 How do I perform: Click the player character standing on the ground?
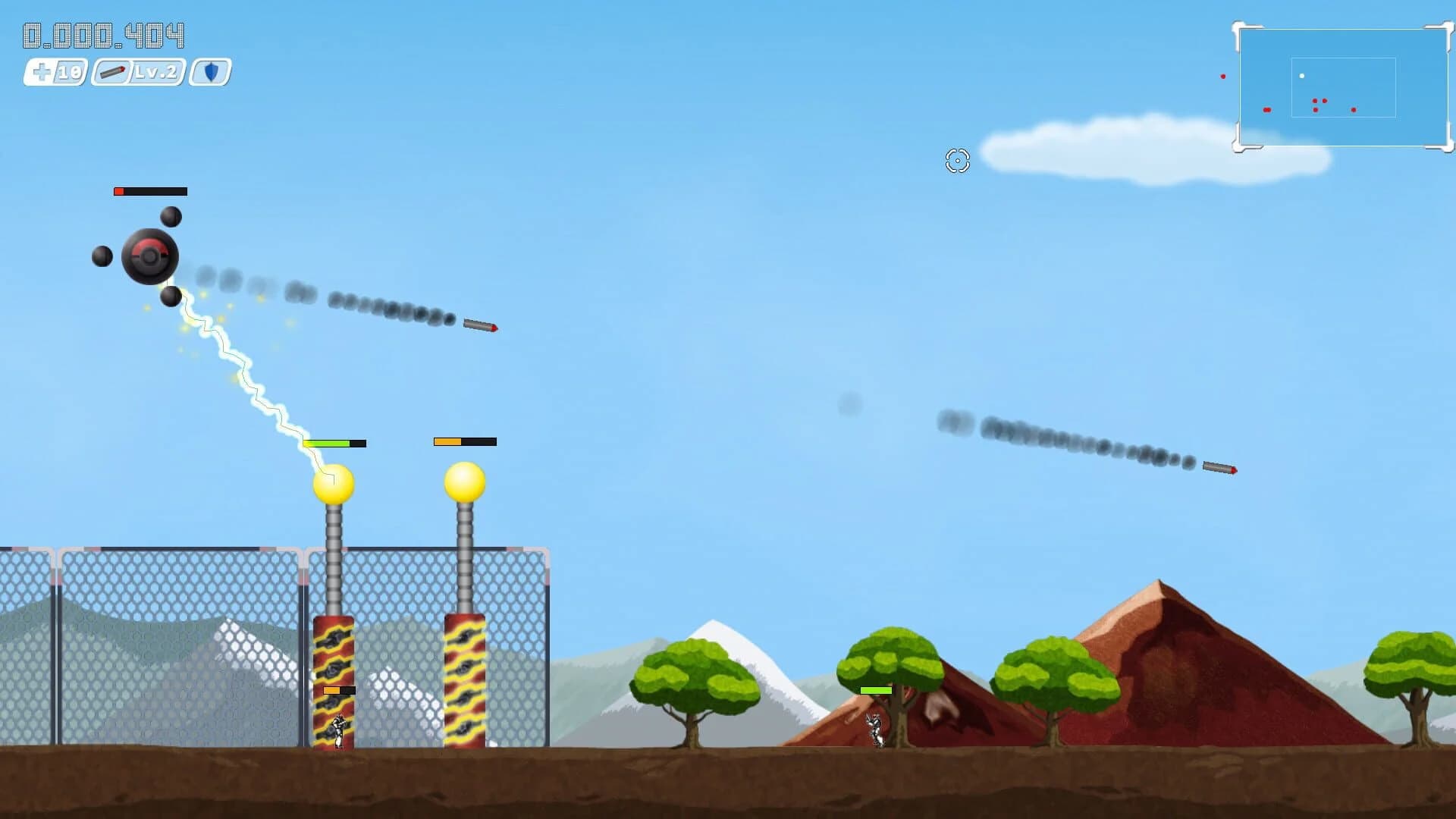pyautogui.click(x=874, y=732)
